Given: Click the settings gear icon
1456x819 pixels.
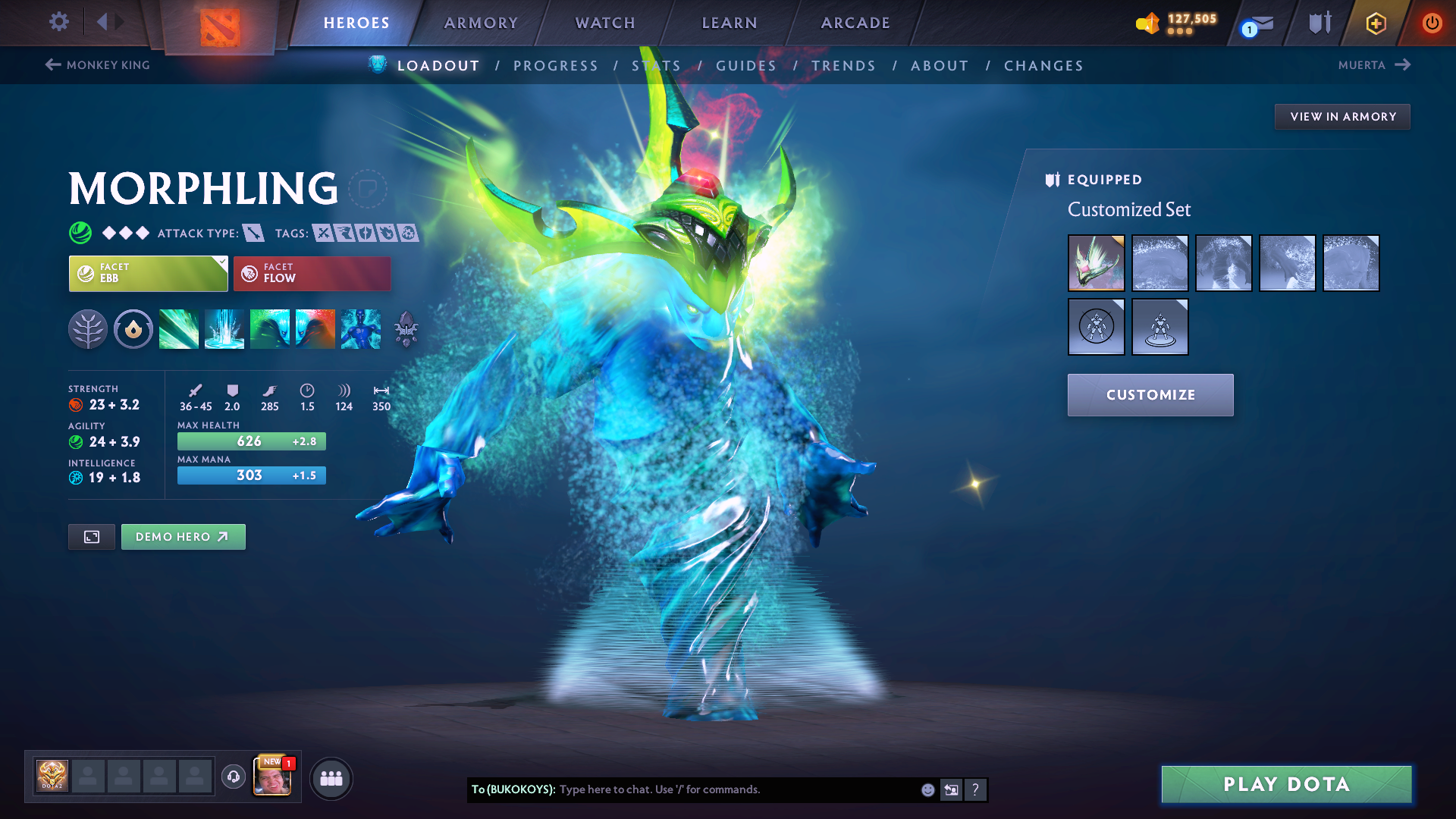Looking at the screenshot, I should coord(58,22).
